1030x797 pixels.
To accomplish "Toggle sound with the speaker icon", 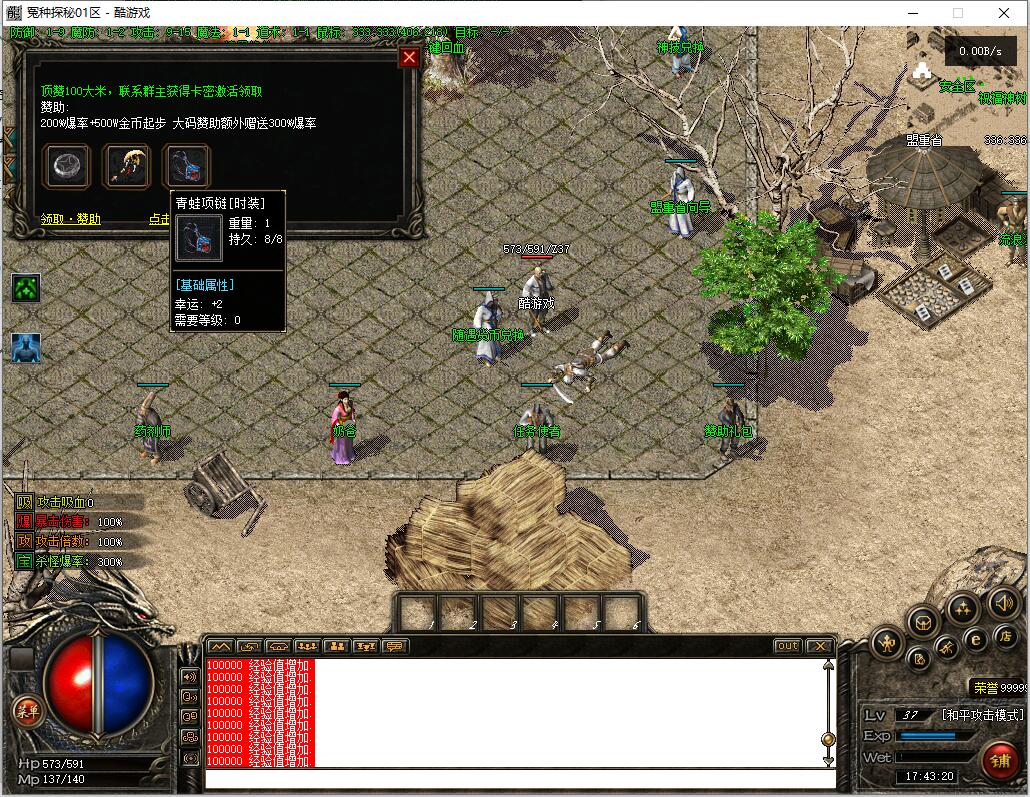I will (1003, 602).
